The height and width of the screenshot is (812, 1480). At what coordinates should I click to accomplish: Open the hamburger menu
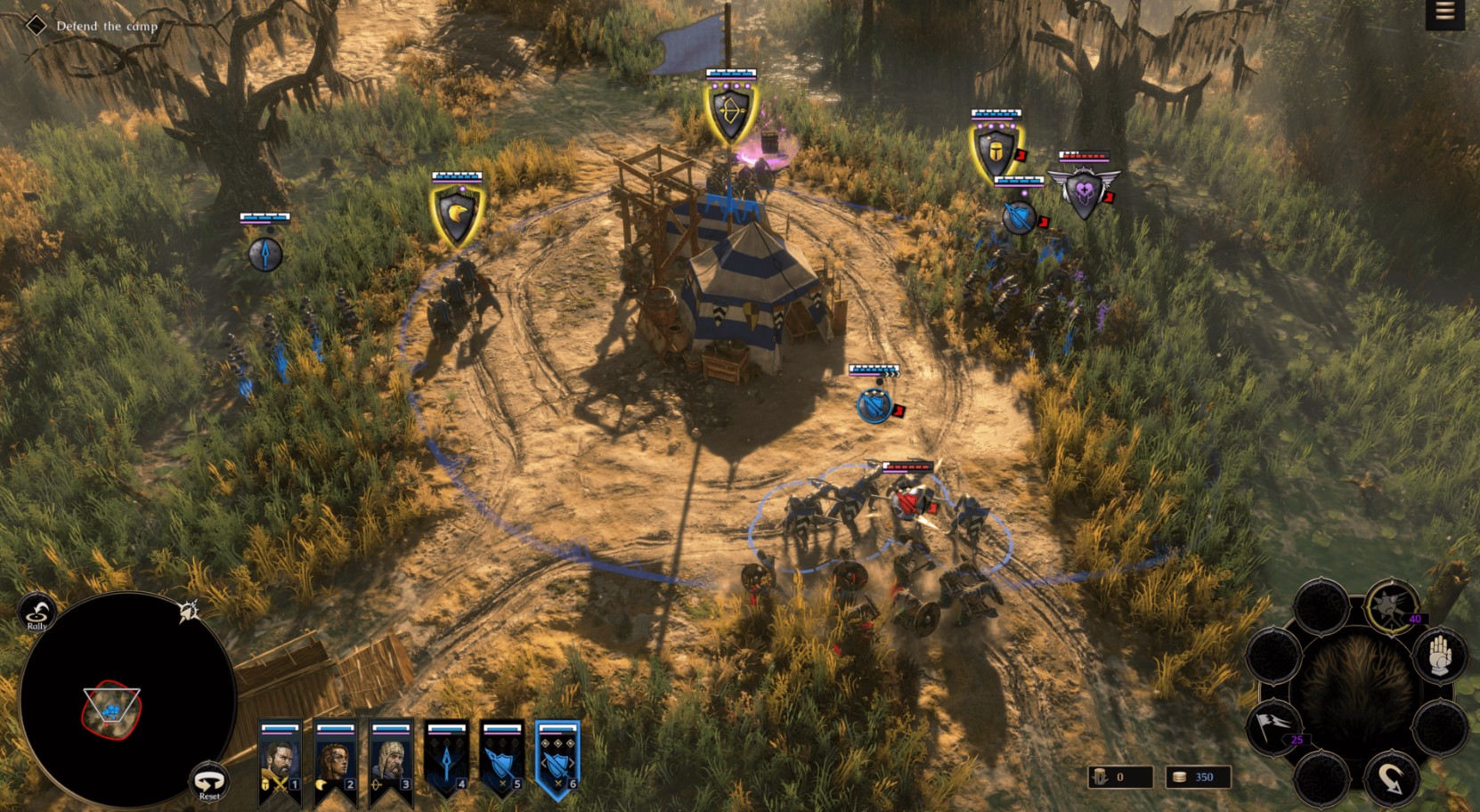[1444, 12]
